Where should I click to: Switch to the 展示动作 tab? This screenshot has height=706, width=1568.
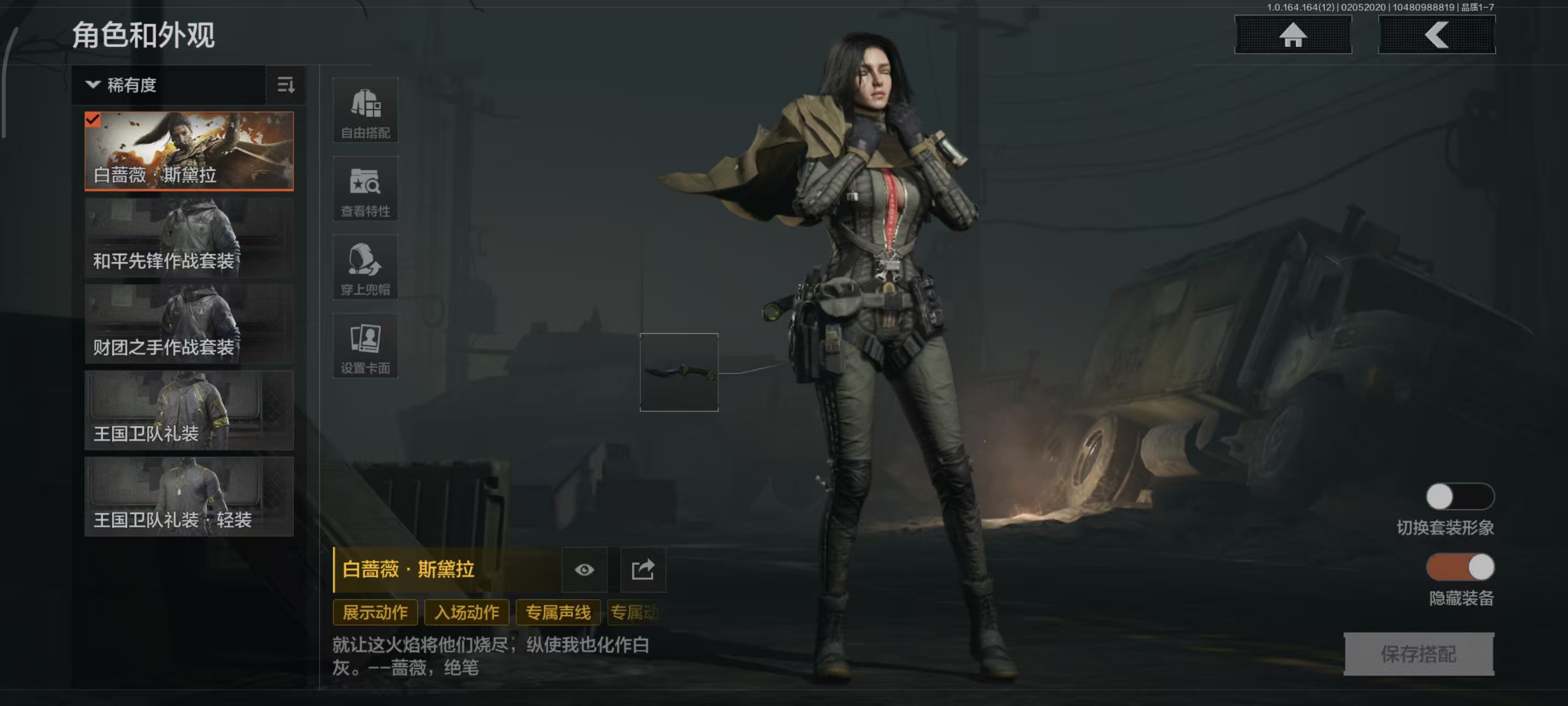point(375,612)
